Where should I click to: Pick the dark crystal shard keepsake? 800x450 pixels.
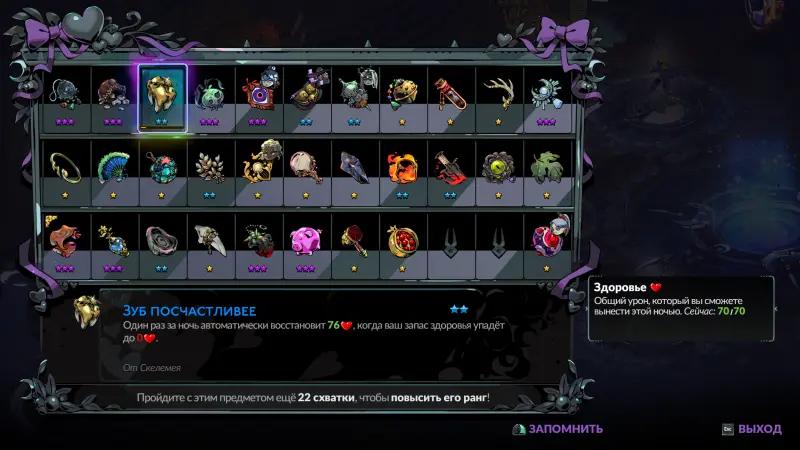[354, 165]
